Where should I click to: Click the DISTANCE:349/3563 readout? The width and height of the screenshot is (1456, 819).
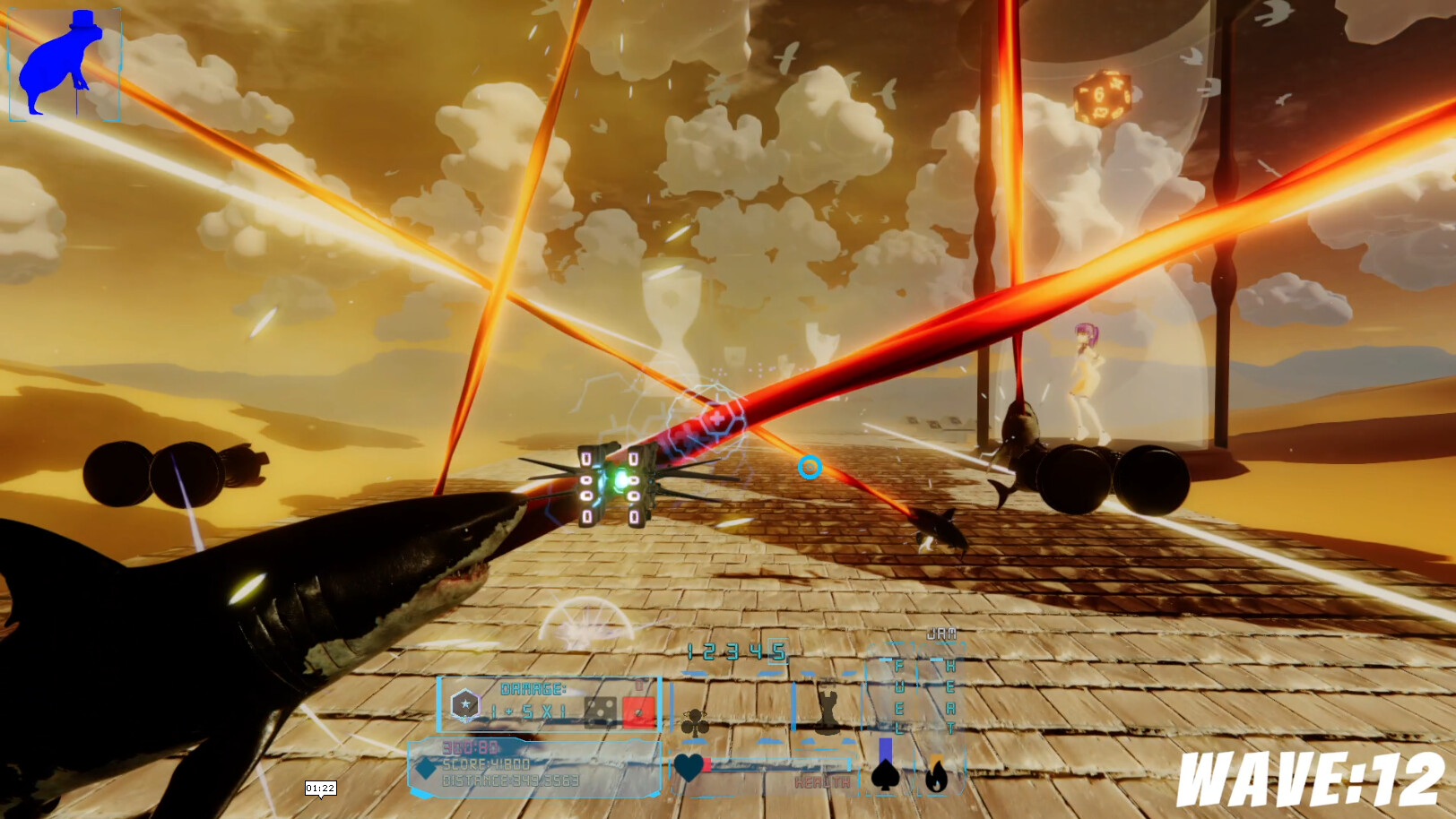click(x=512, y=779)
